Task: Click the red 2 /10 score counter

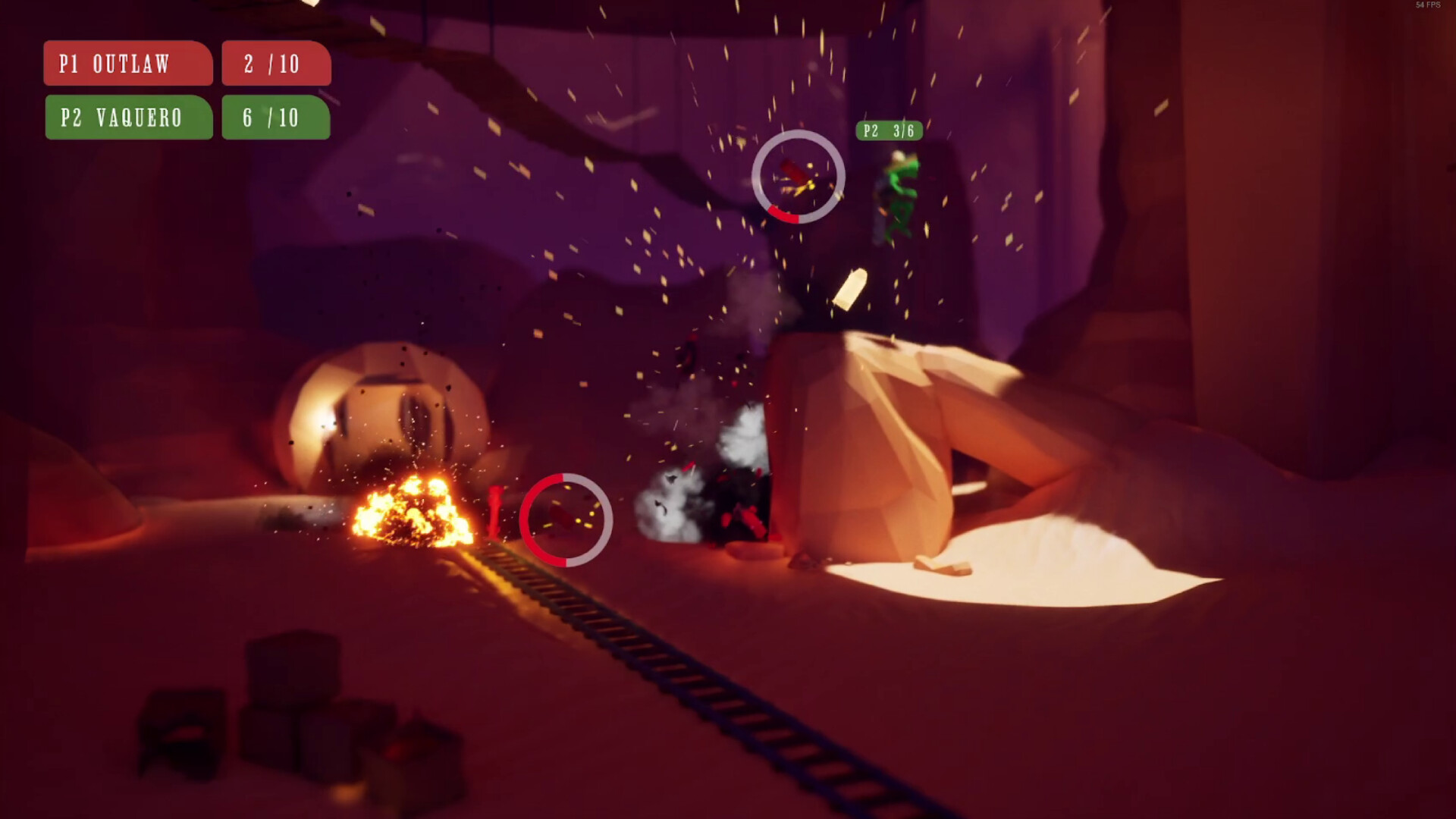Action: coord(275,64)
